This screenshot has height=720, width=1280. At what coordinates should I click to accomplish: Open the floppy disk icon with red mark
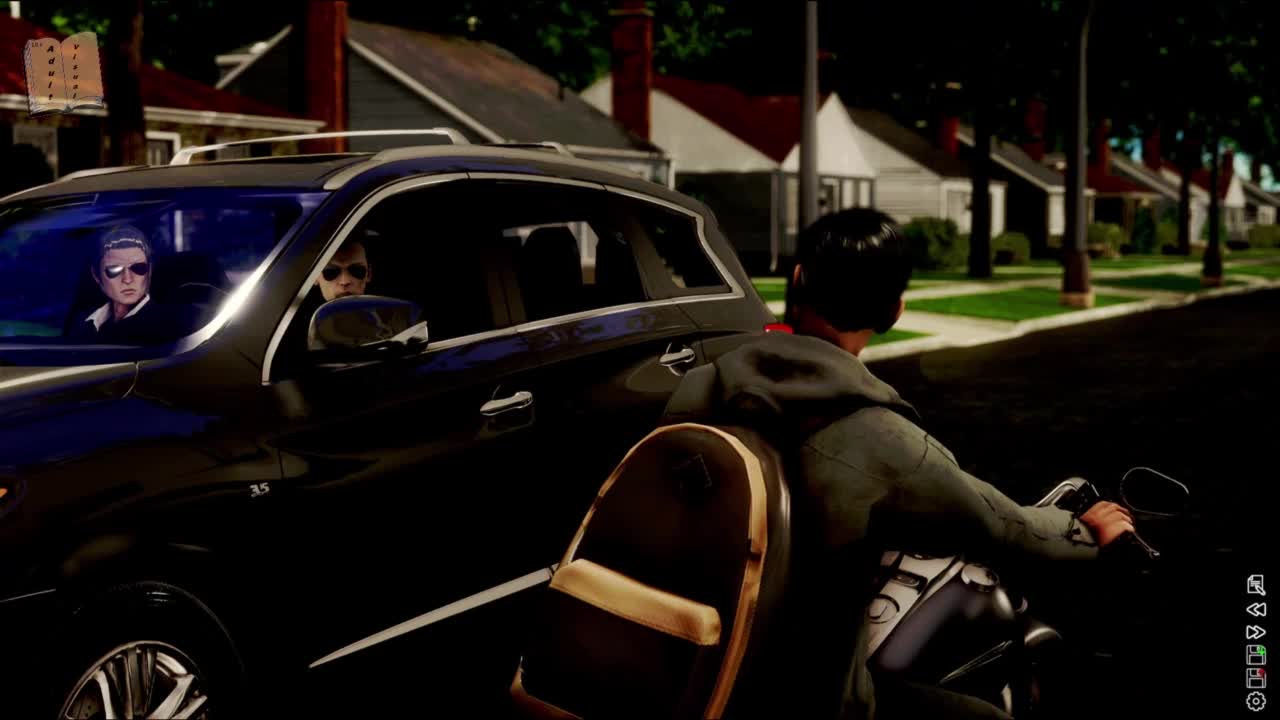[1256, 678]
